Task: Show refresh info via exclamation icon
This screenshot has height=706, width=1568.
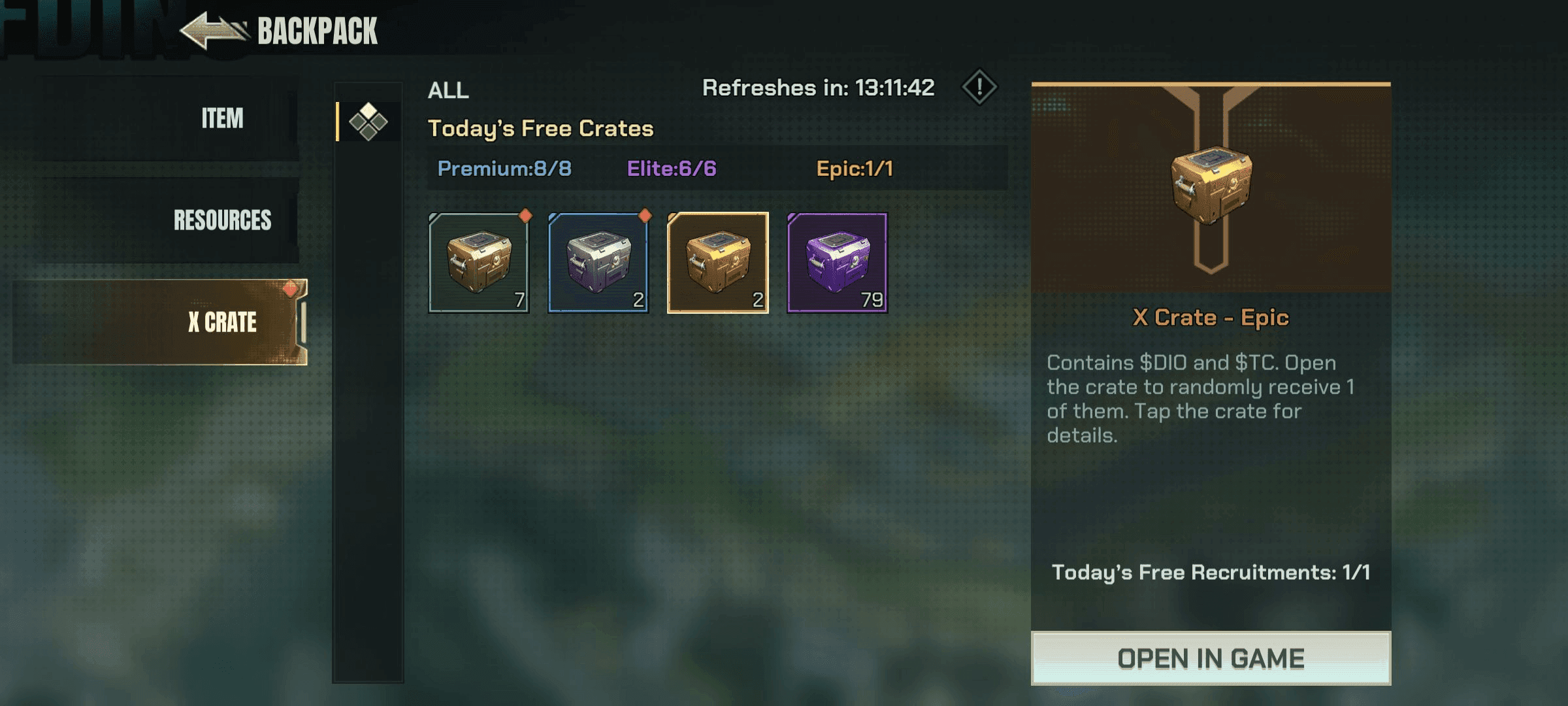Action: coord(979,87)
